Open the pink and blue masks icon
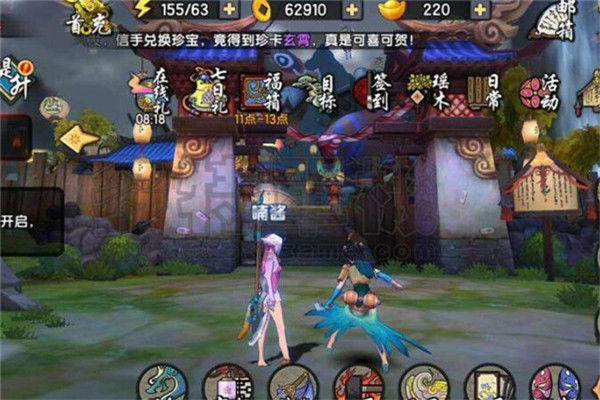The height and width of the screenshot is (400, 600). coord(555,385)
